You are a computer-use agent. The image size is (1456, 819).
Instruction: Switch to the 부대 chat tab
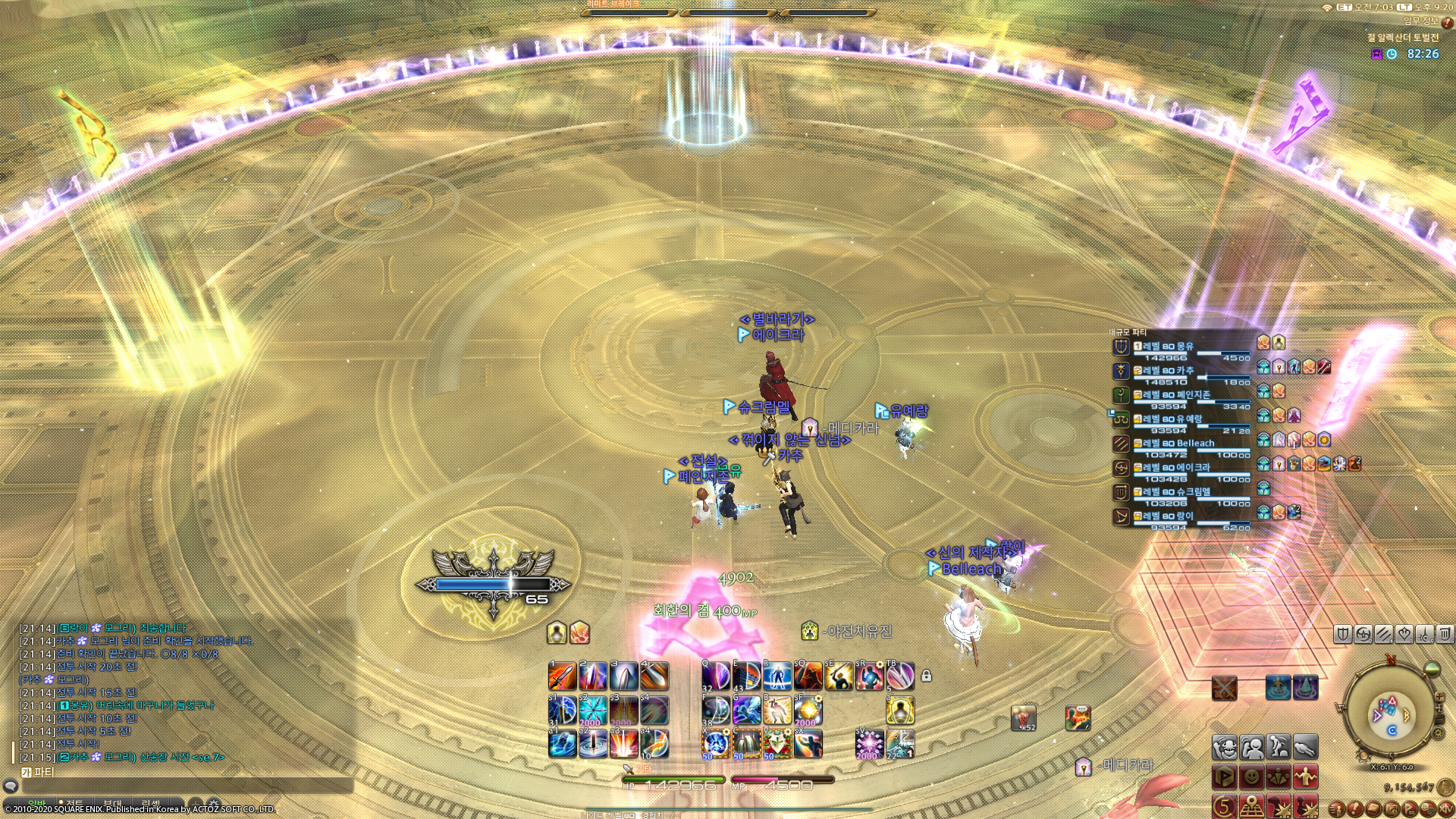point(112,804)
